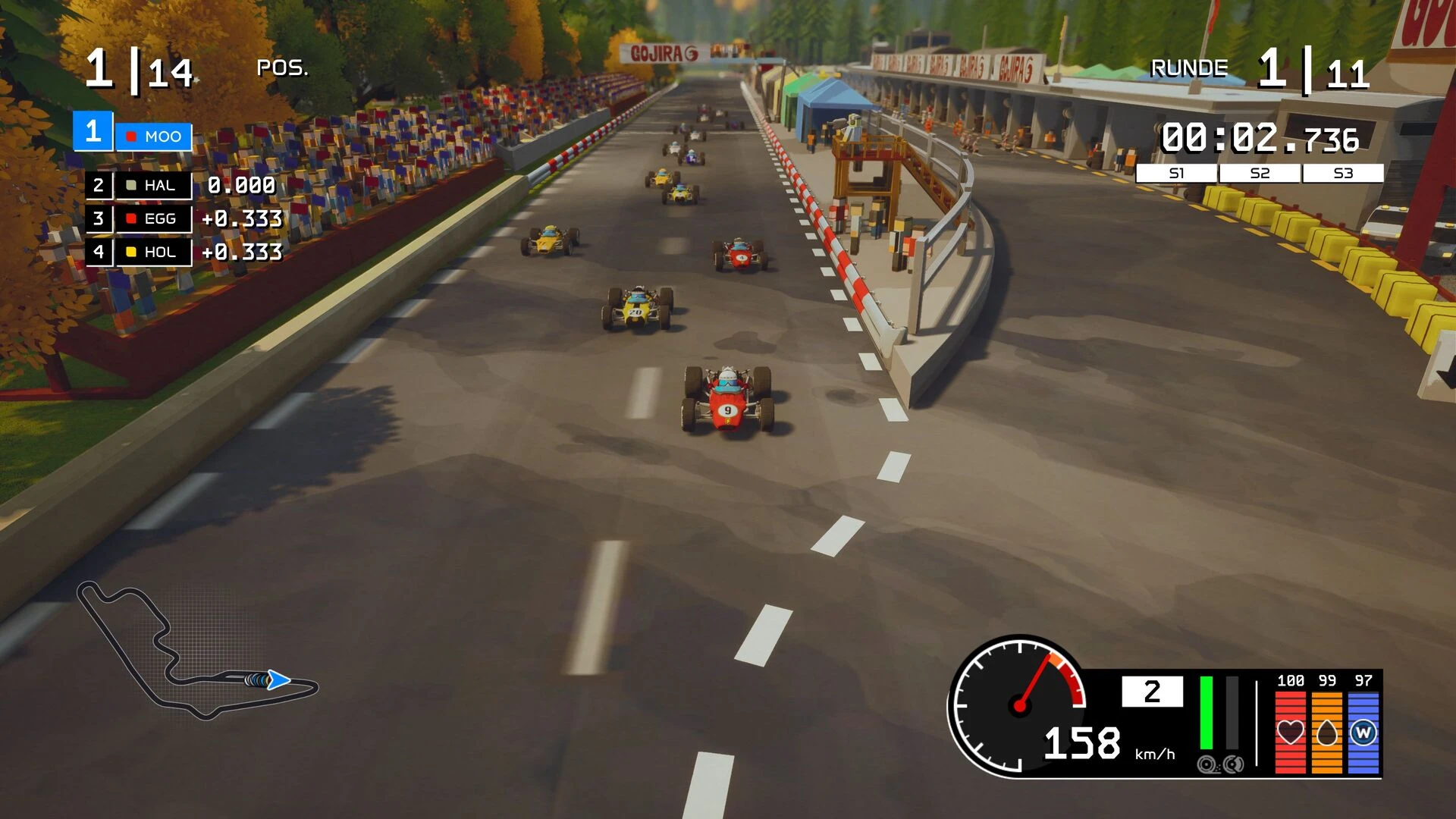The width and height of the screenshot is (1456, 819).
Task: Select the S1 sector box
Action: tap(1176, 174)
